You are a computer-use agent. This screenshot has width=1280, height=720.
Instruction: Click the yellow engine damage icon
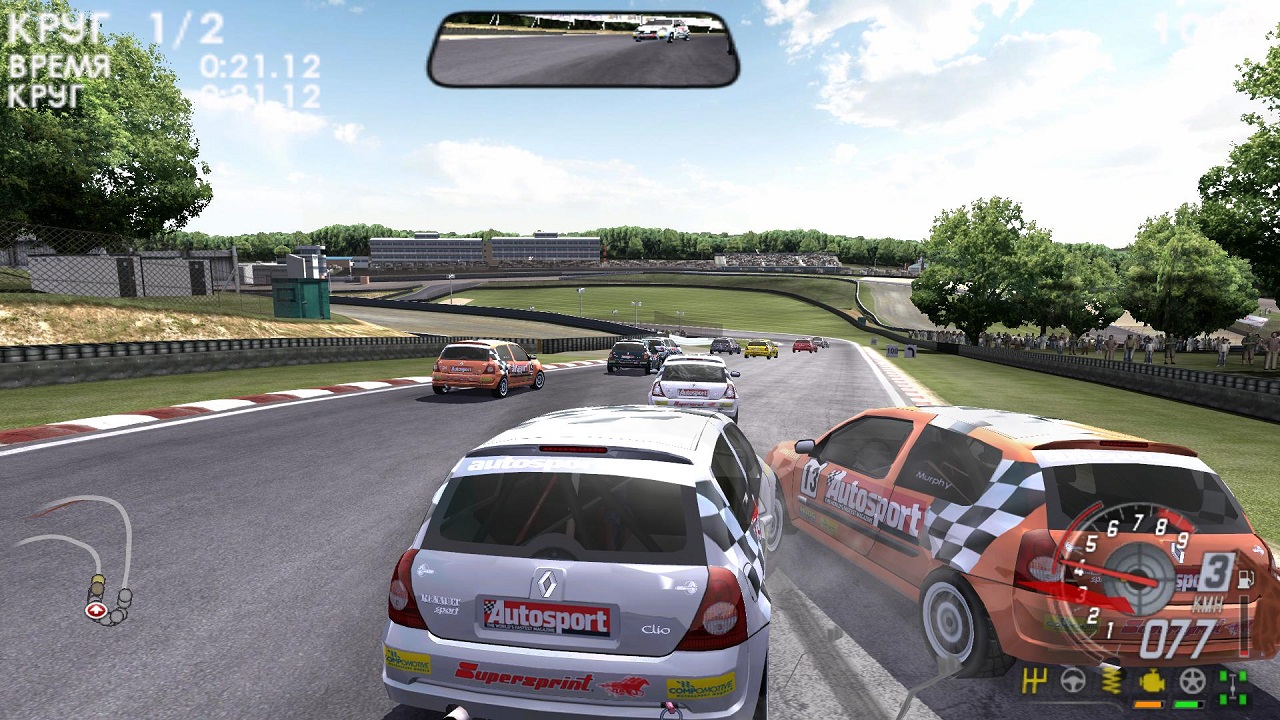1152,681
